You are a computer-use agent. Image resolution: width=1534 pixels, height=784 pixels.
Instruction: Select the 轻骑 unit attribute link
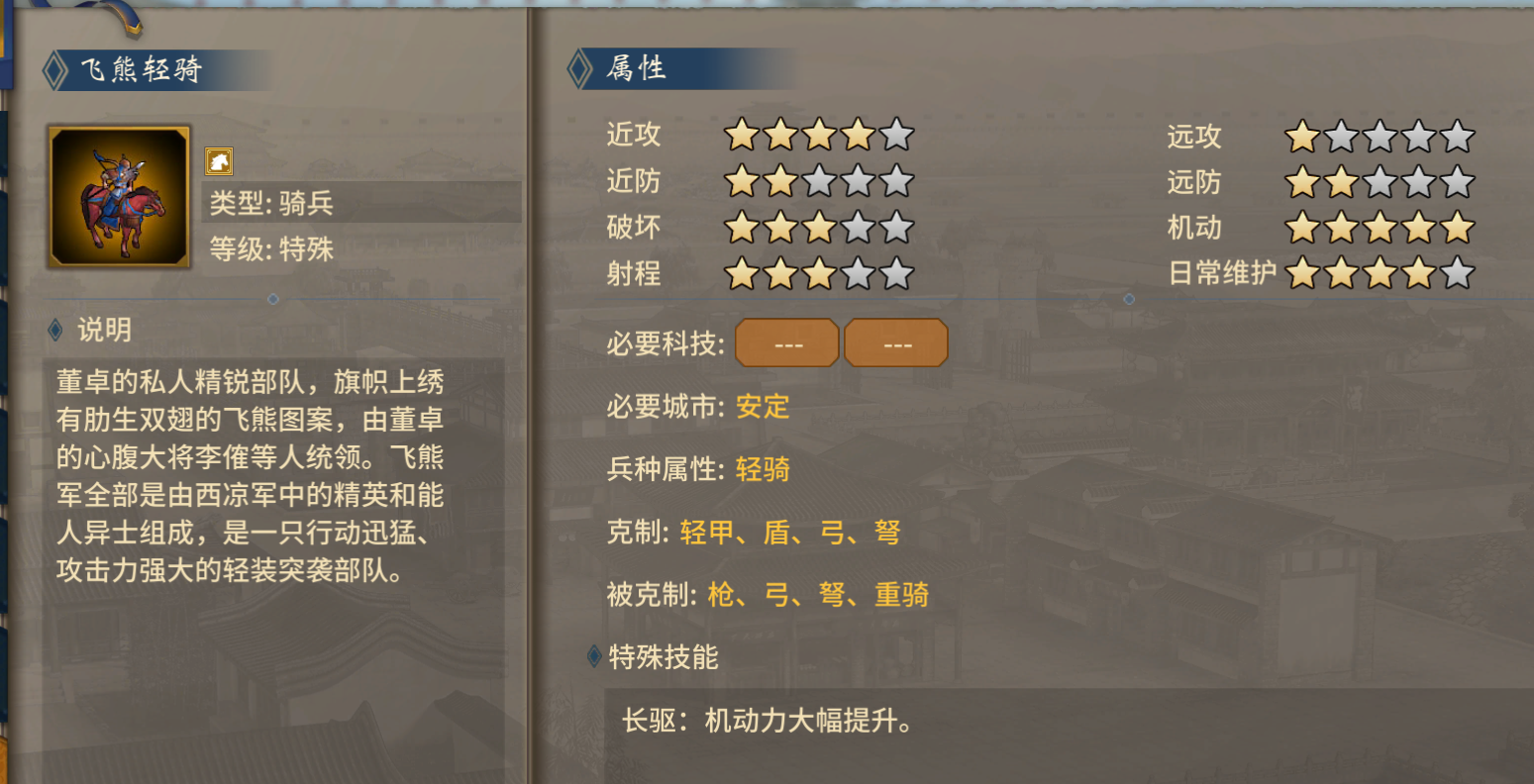[762, 470]
